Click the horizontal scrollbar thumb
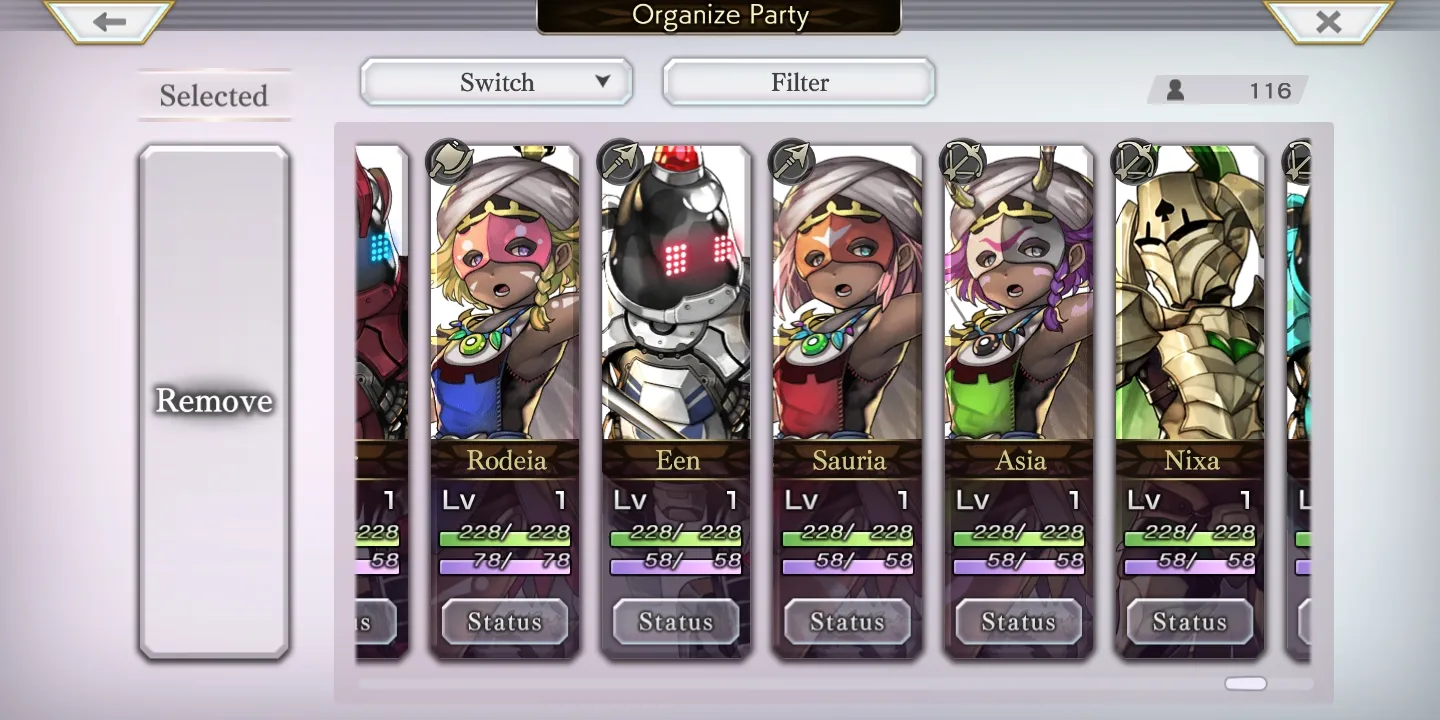This screenshot has height=720, width=1440. 1246,684
